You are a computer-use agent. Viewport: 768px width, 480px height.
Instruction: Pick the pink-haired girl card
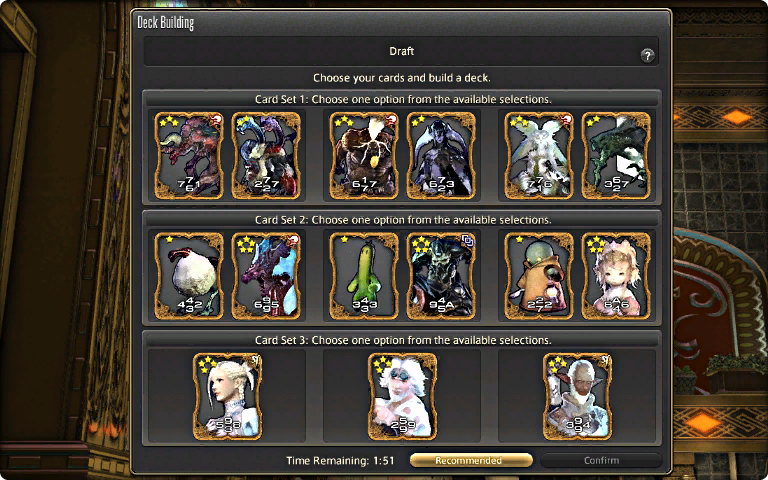615,273
